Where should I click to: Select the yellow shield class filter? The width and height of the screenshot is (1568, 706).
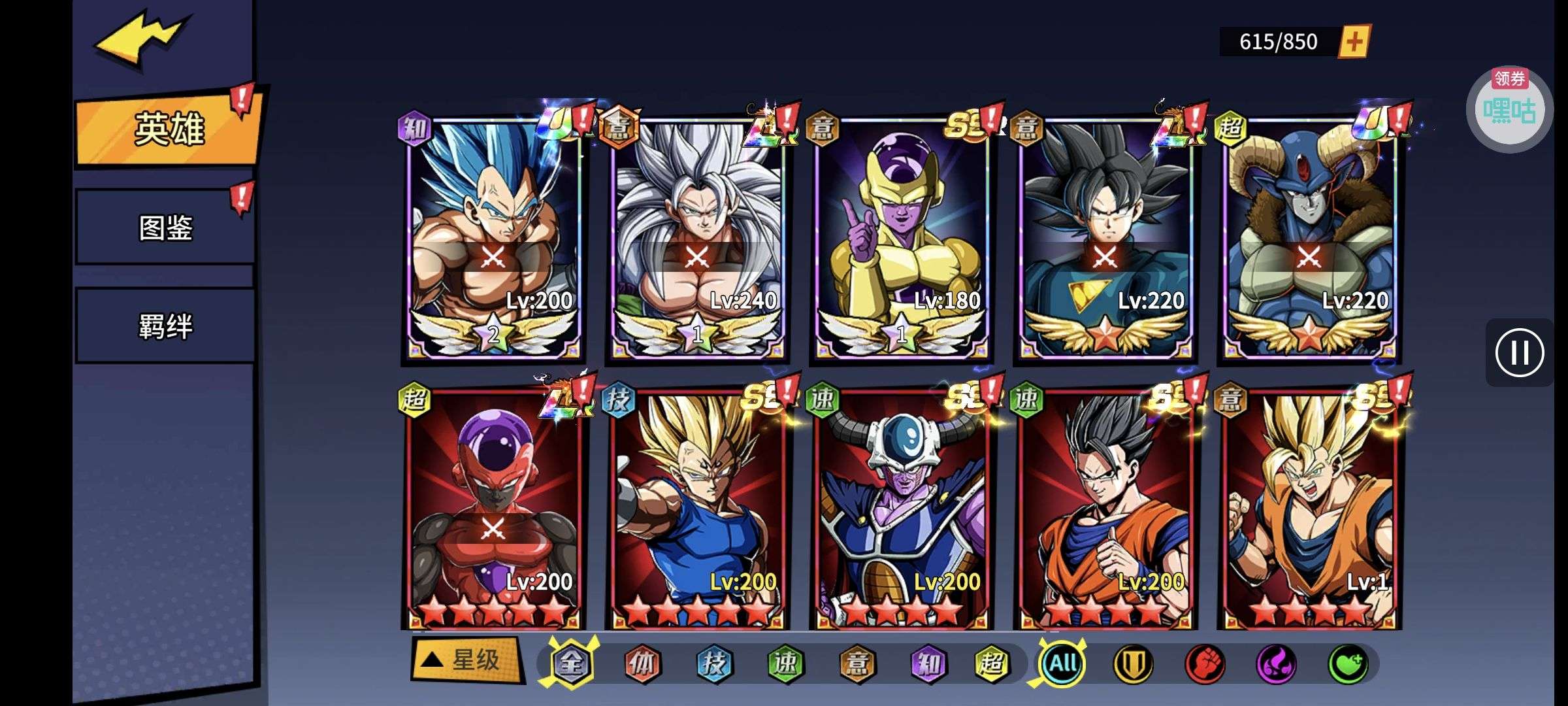click(x=1133, y=664)
